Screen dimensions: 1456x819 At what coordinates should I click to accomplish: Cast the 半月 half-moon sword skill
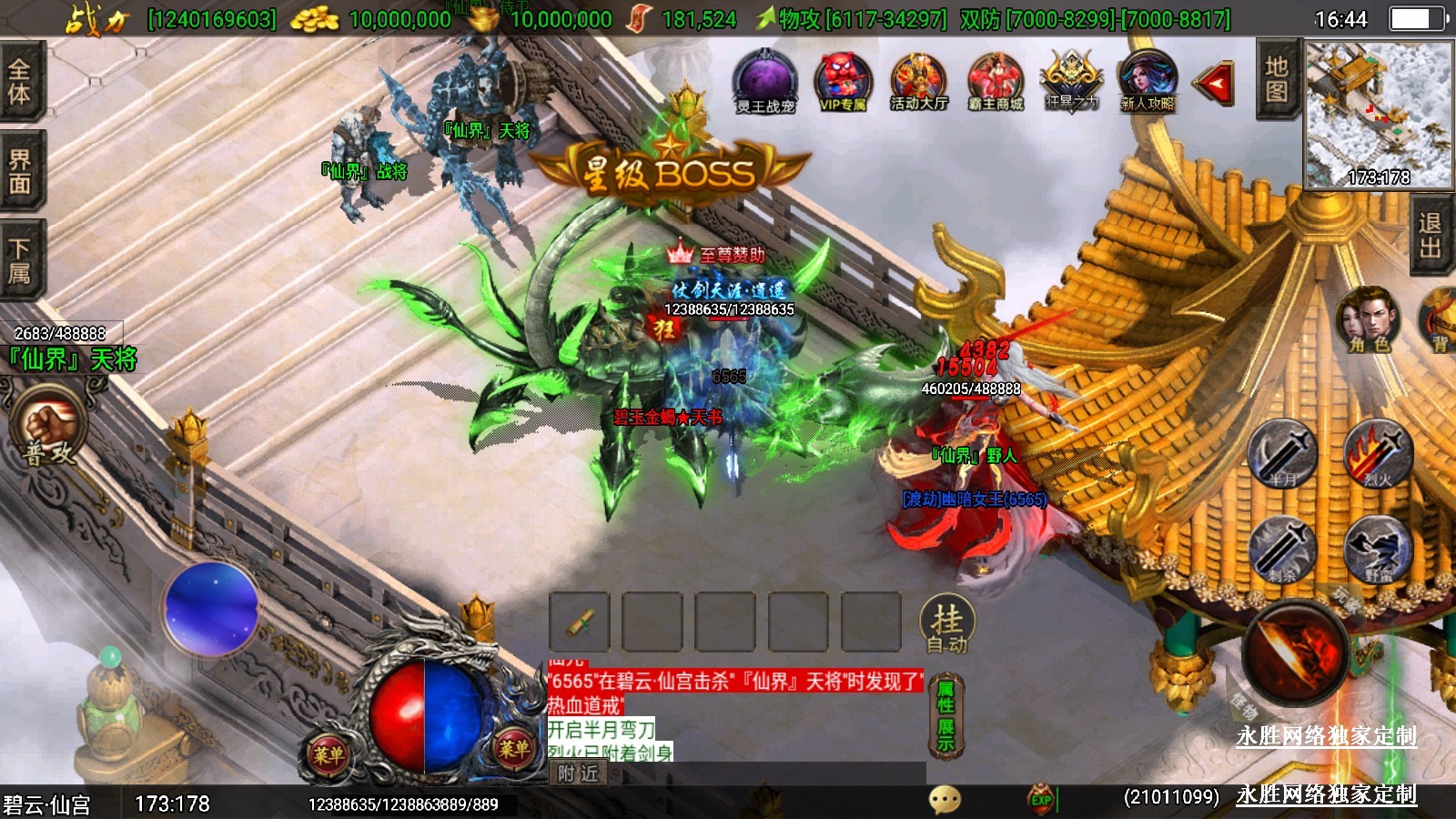pyautogui.click(x=1282, y=453)
